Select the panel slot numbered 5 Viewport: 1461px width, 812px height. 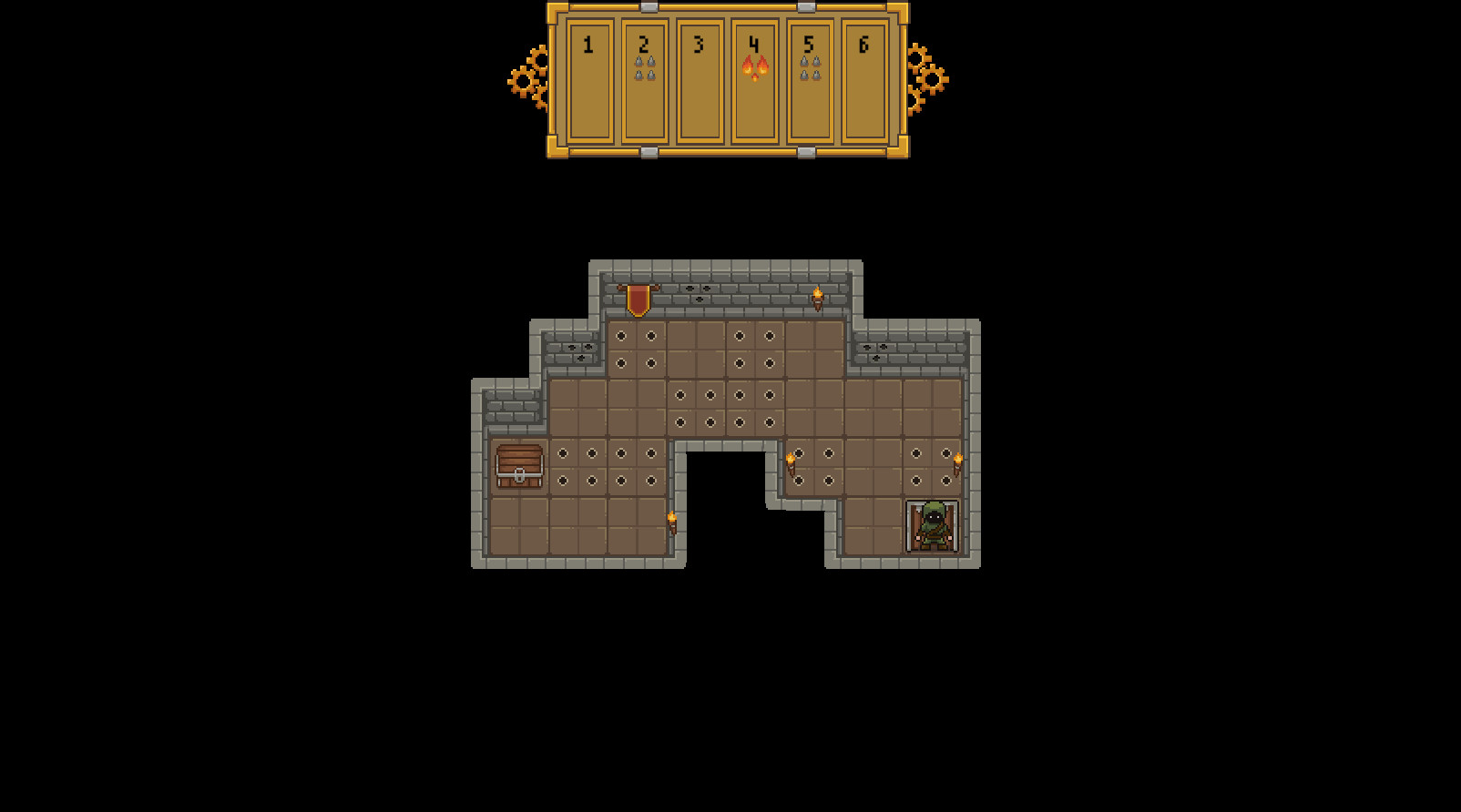pyautogui.click(x=809, y=77)
